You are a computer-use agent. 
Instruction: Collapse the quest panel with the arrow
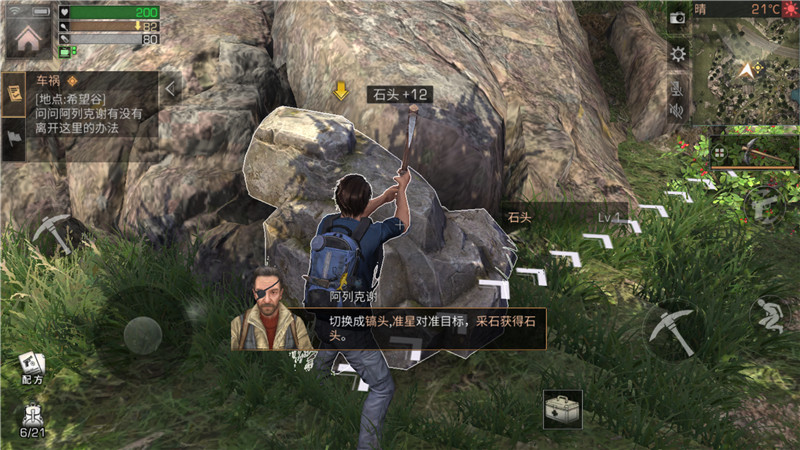click(171, 89)
